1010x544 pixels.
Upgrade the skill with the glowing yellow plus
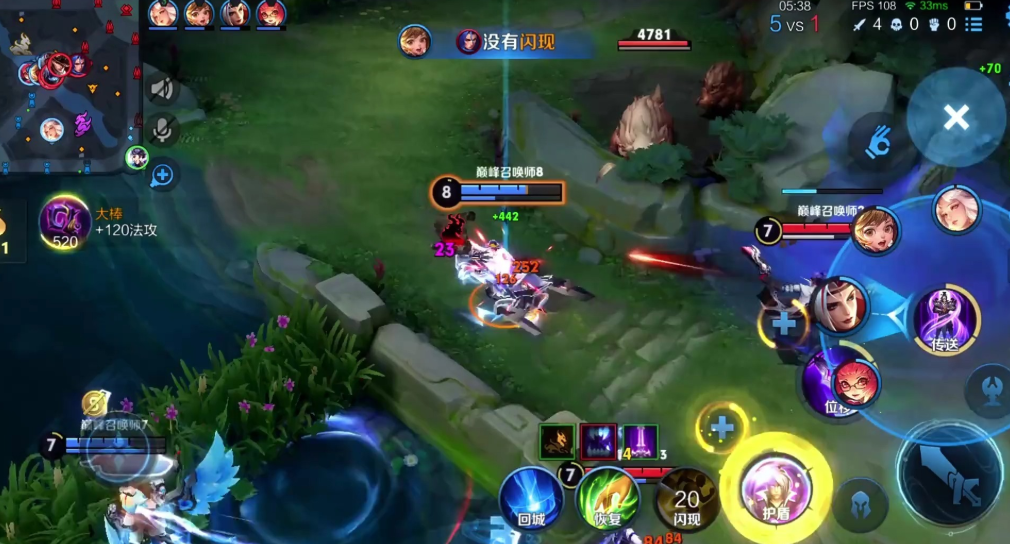tap(722, 428)
